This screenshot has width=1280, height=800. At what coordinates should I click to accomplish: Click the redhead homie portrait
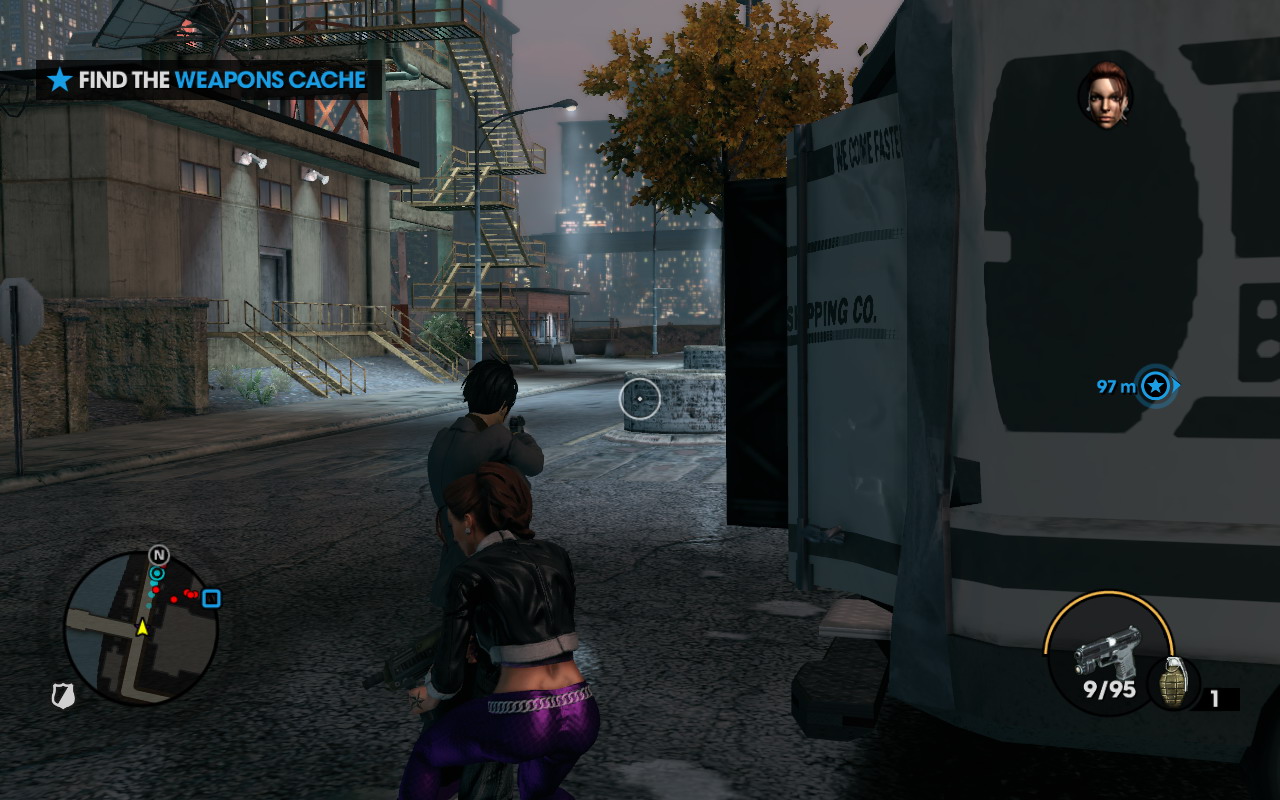(x=1105, y=96)
